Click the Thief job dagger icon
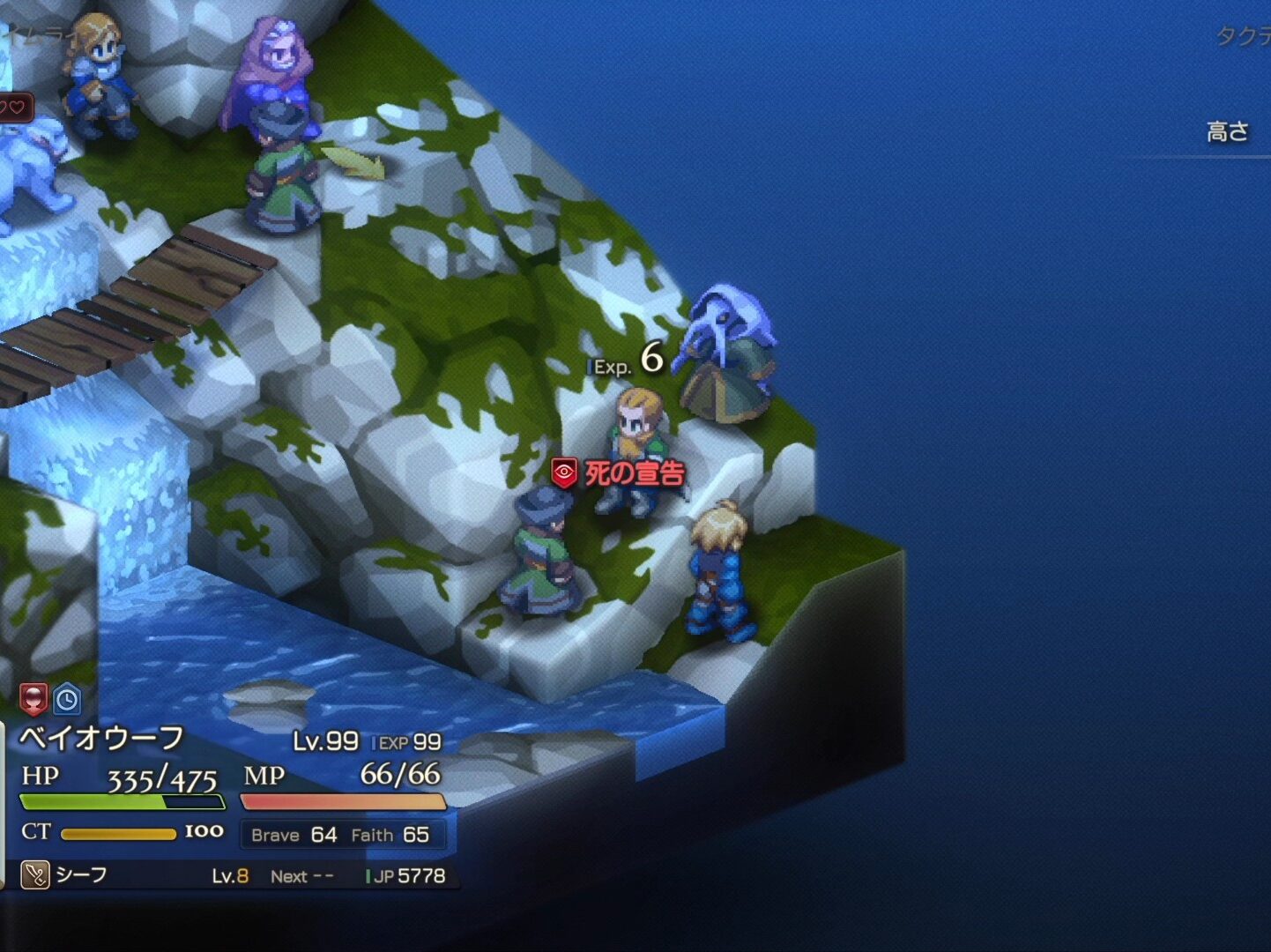Screen dimensions: 1271x952 point(34,875)
